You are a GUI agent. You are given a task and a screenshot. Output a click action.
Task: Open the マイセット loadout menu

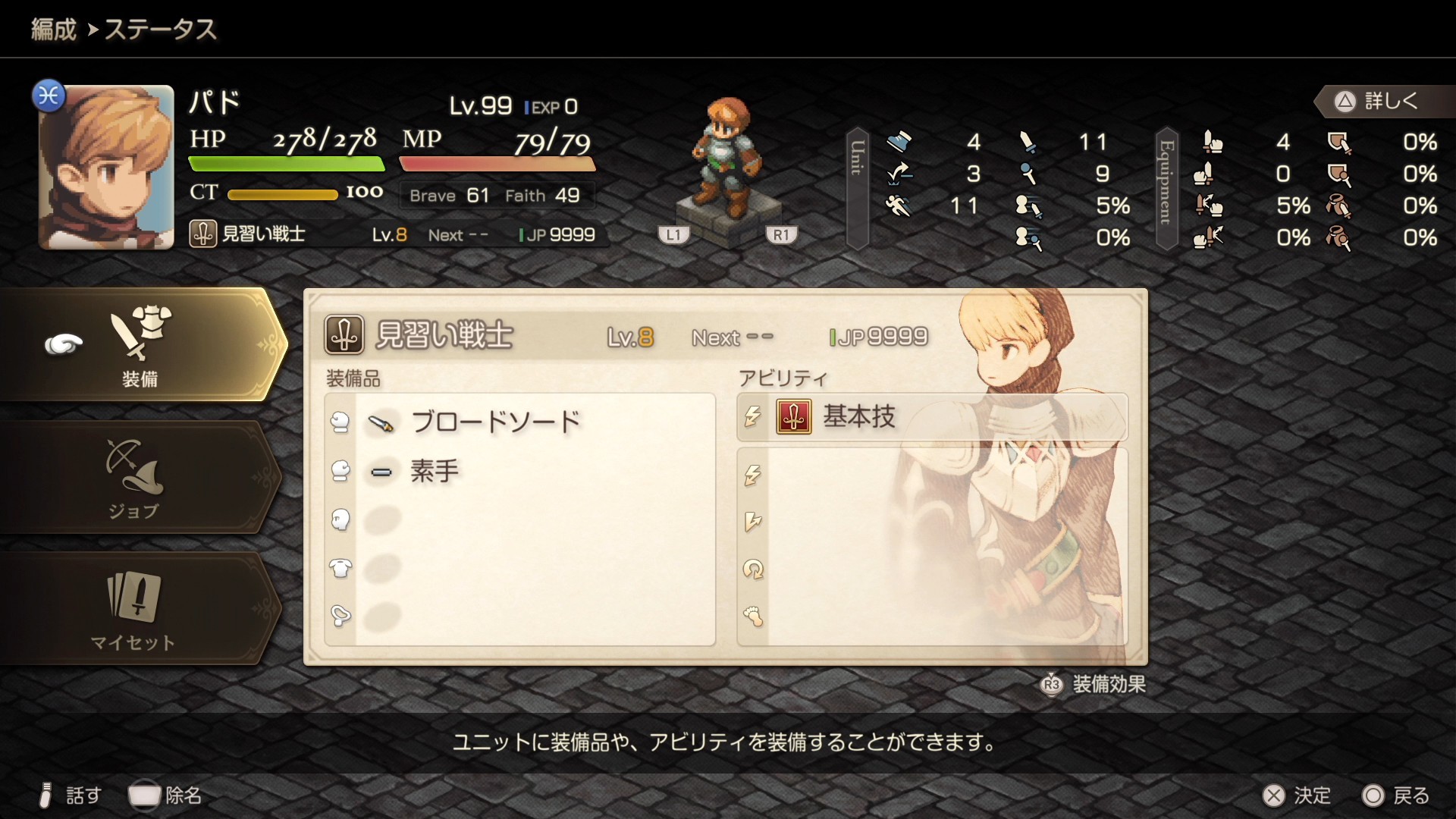[x=135, y=609]
